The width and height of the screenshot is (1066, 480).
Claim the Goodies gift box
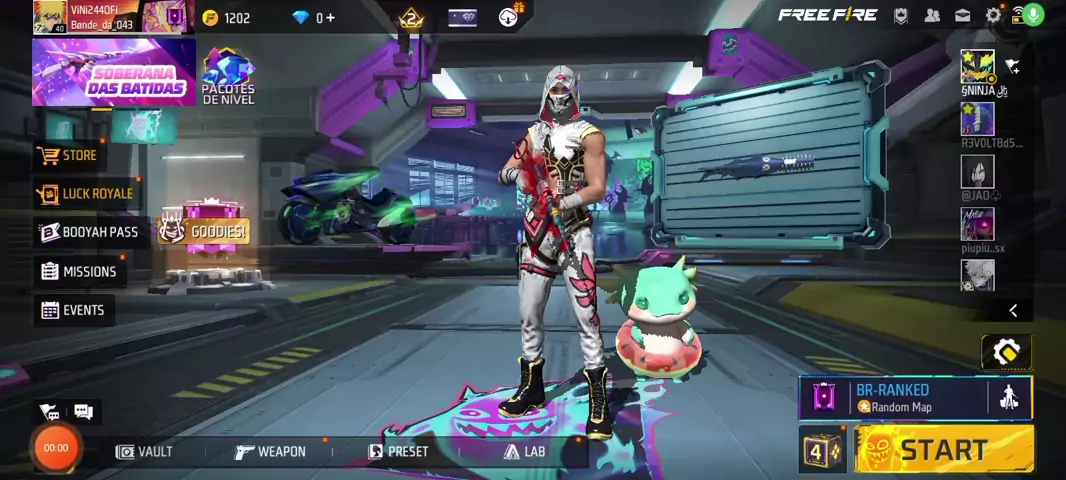(x=205, y=231)
